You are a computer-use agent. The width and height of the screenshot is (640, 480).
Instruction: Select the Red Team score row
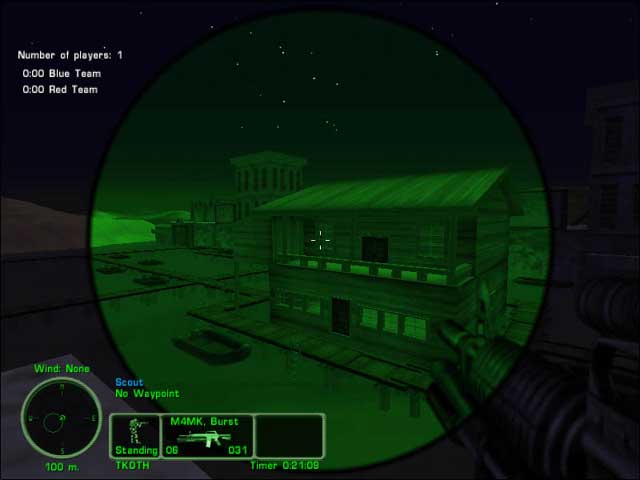pyautogui.click(x=62, y=89)
